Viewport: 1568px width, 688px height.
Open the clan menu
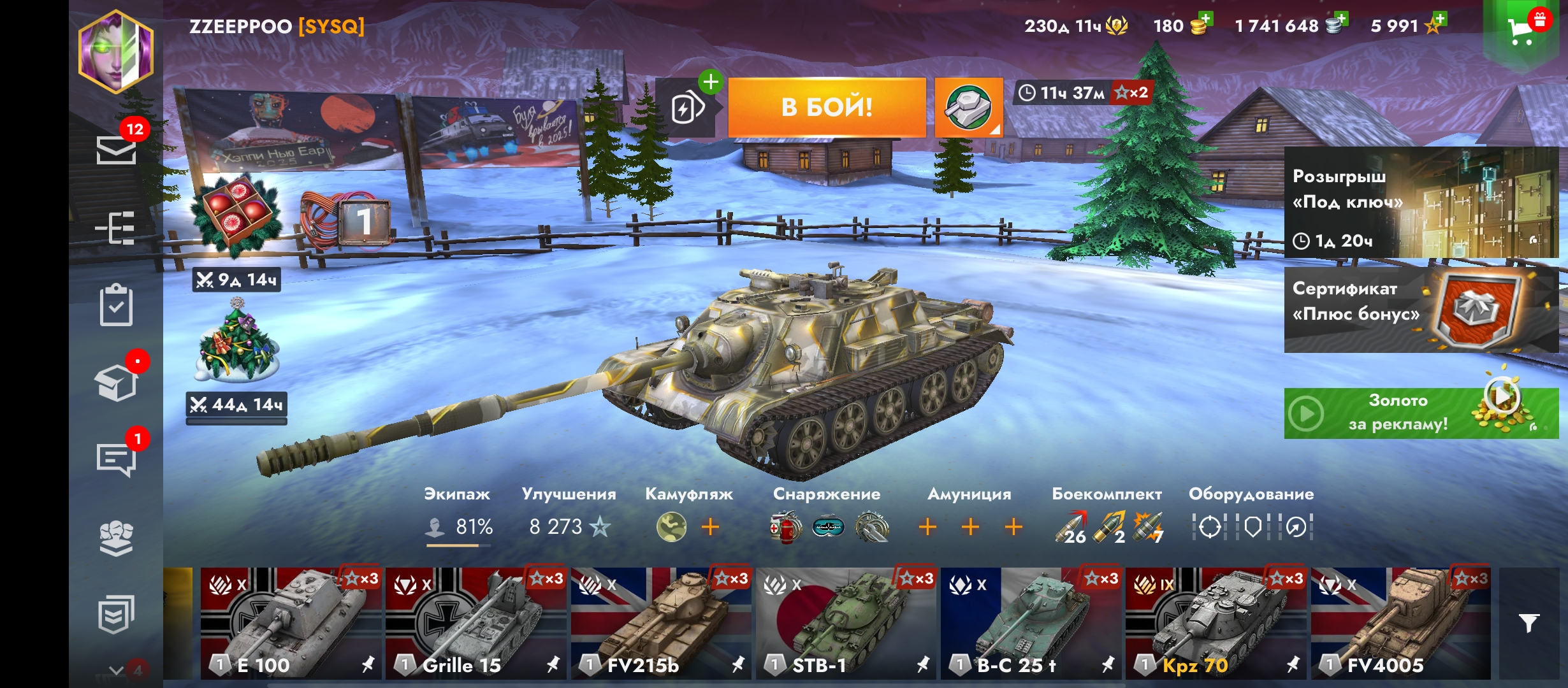pos(116,538)
